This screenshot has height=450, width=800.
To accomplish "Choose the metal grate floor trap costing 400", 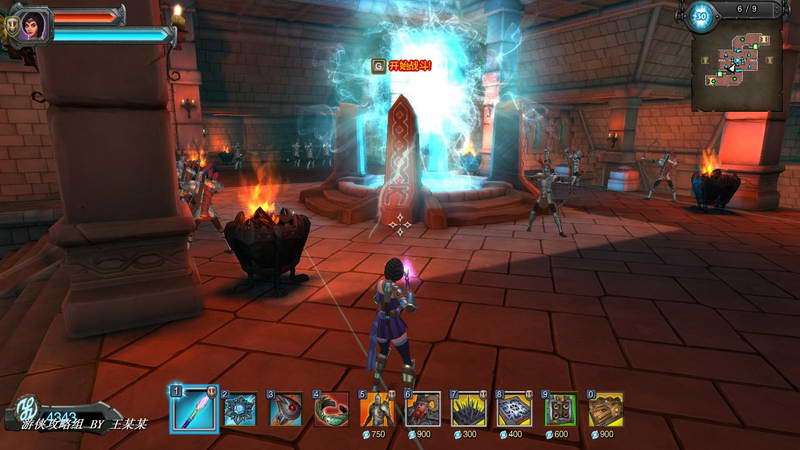I will click(x=514, y=409).
